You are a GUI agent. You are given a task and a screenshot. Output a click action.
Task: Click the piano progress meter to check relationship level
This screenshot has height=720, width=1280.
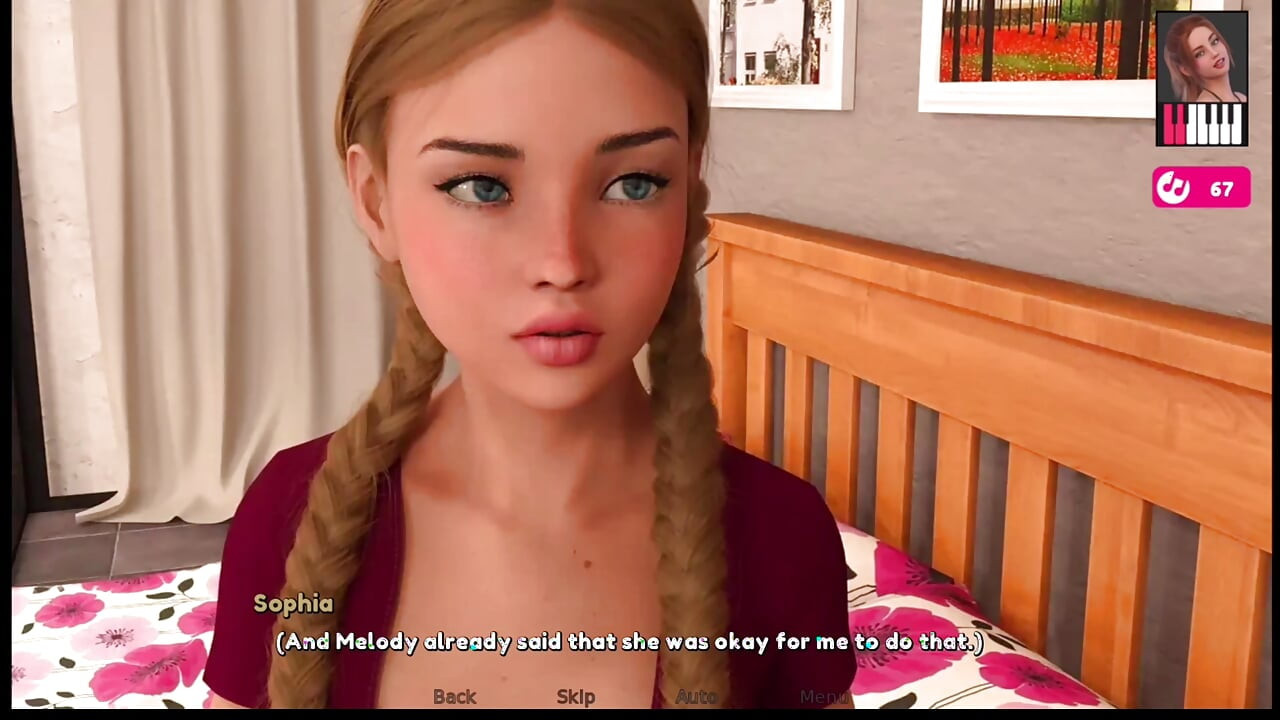(x=1200, y=124)
